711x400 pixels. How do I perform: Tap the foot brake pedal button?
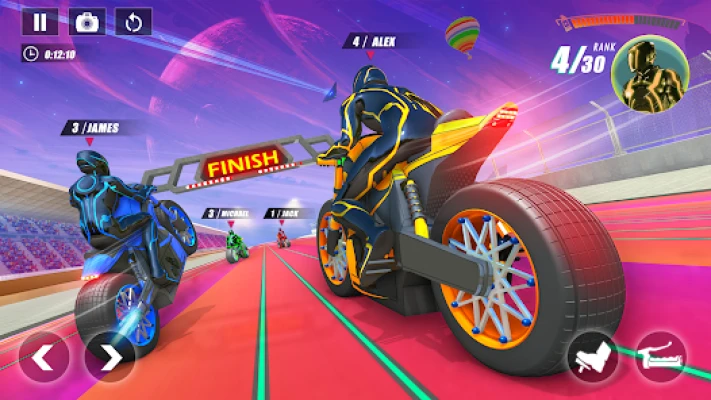592,356
